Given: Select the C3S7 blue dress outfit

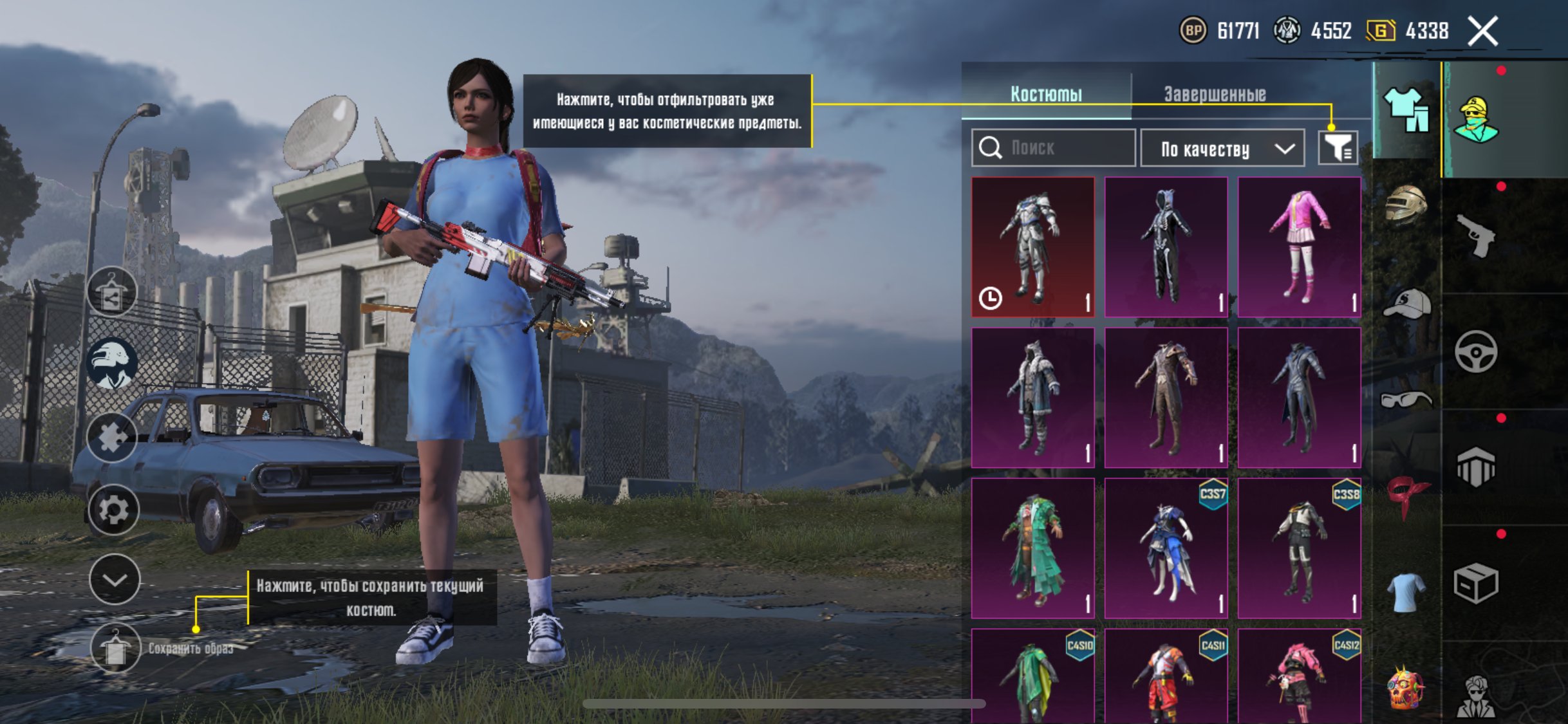Looking at the screenshot, I should (x=1166, y=548).
